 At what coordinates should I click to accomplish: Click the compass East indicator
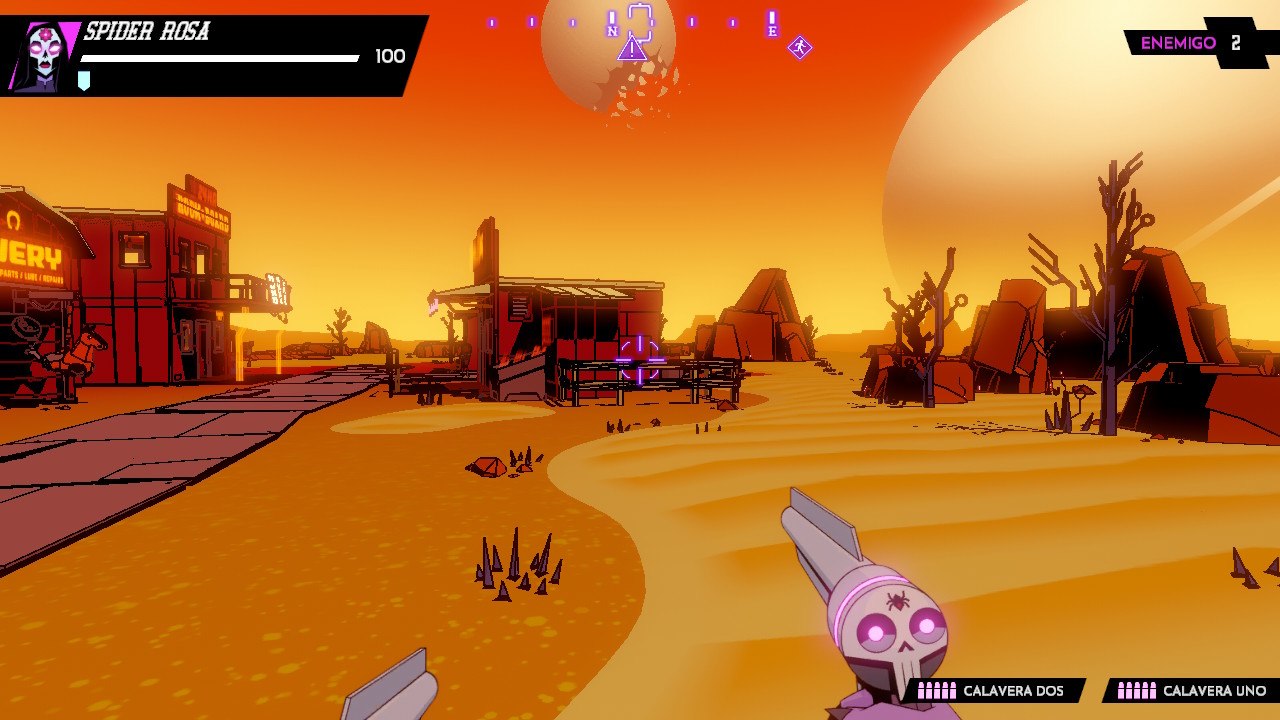pos(772,31)
